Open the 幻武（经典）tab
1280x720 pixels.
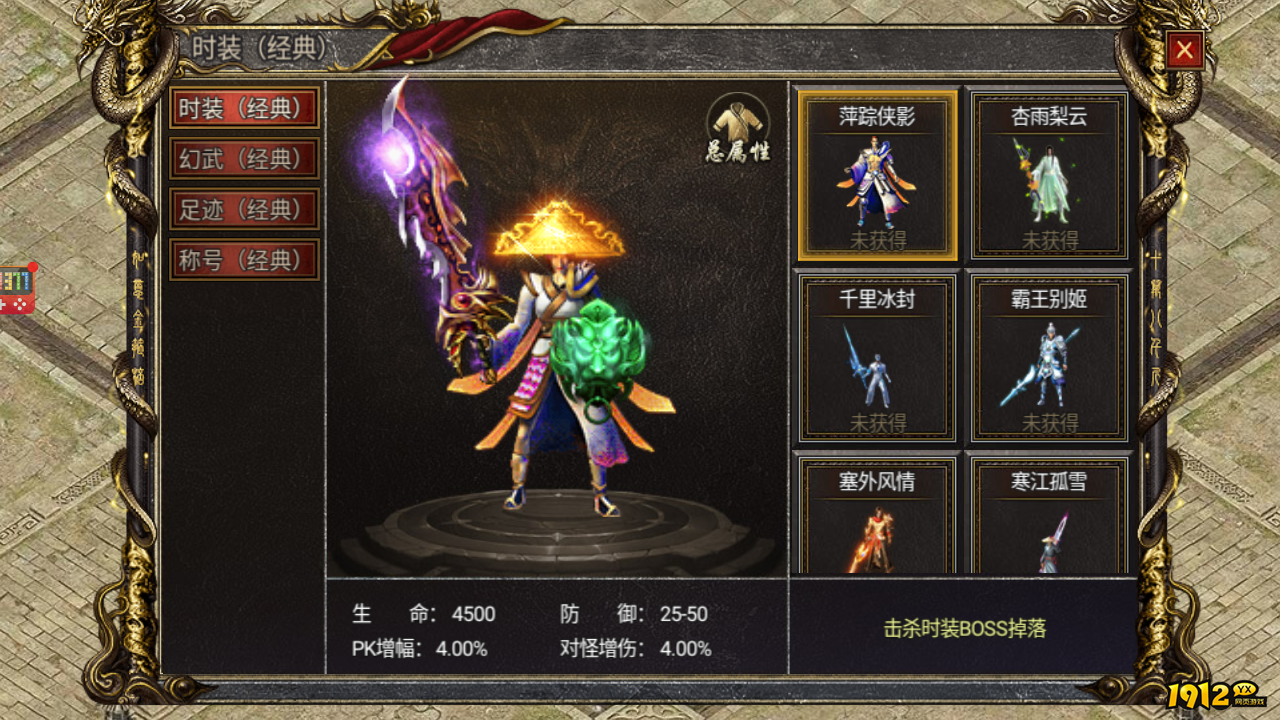coord(244,159)
